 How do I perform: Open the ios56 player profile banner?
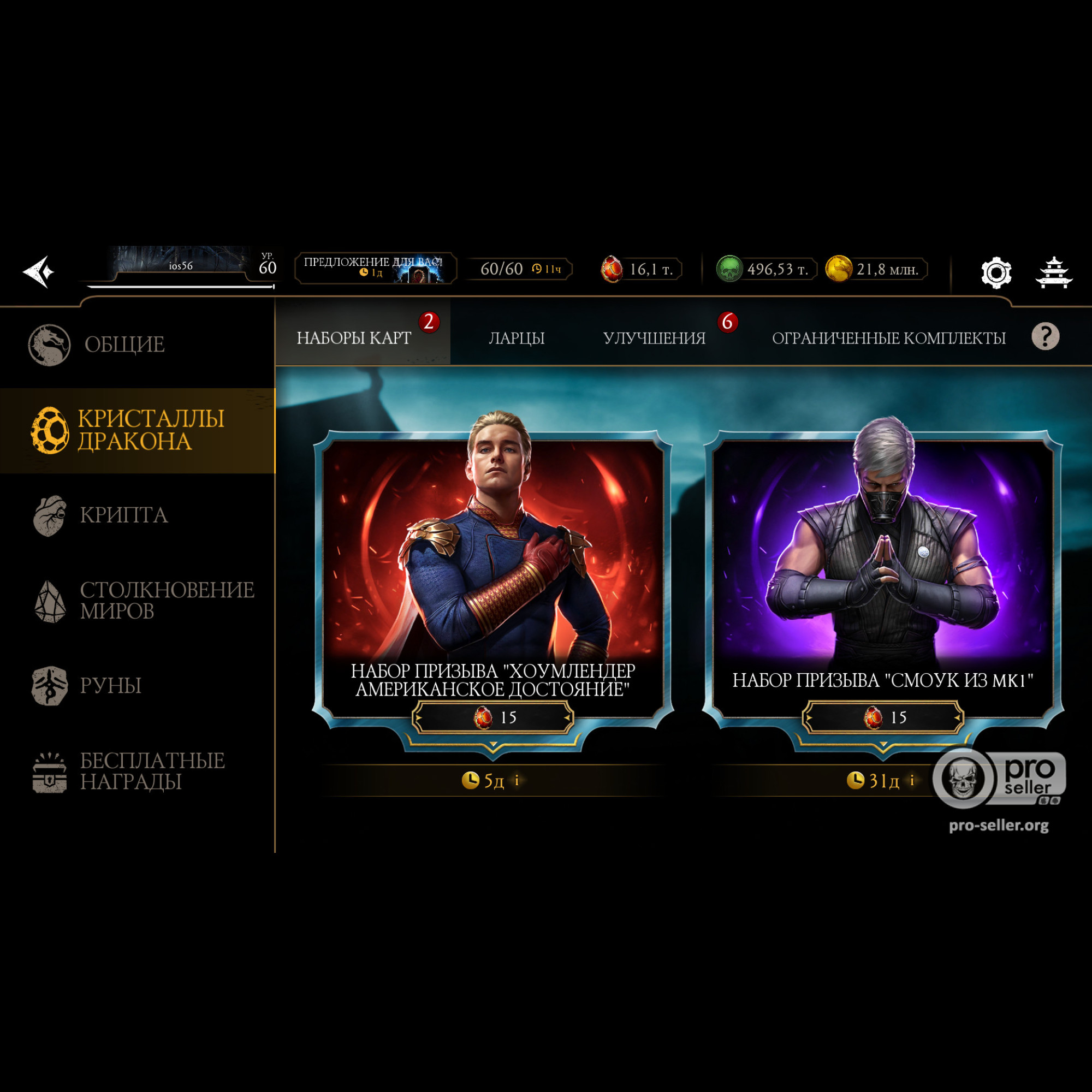[182, 265]
